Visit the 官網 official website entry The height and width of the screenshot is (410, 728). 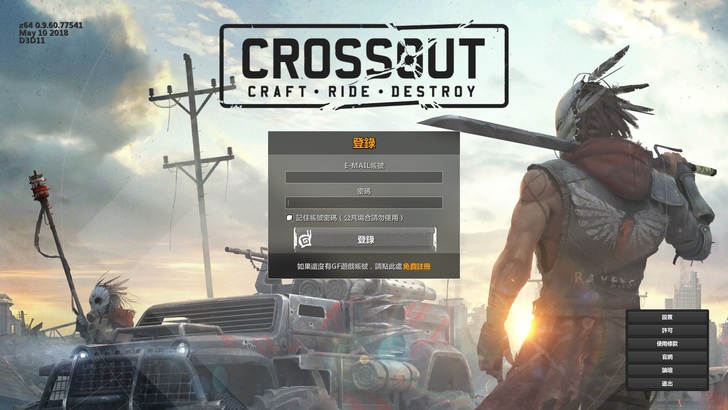(667, 357)
